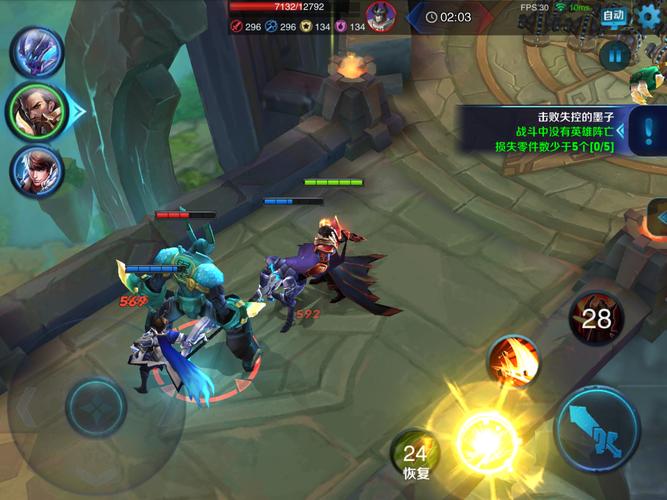This screenshot has width=667, height=500.
Task: Tap the virtual movement joystick
Action: [x=96, y=407]
